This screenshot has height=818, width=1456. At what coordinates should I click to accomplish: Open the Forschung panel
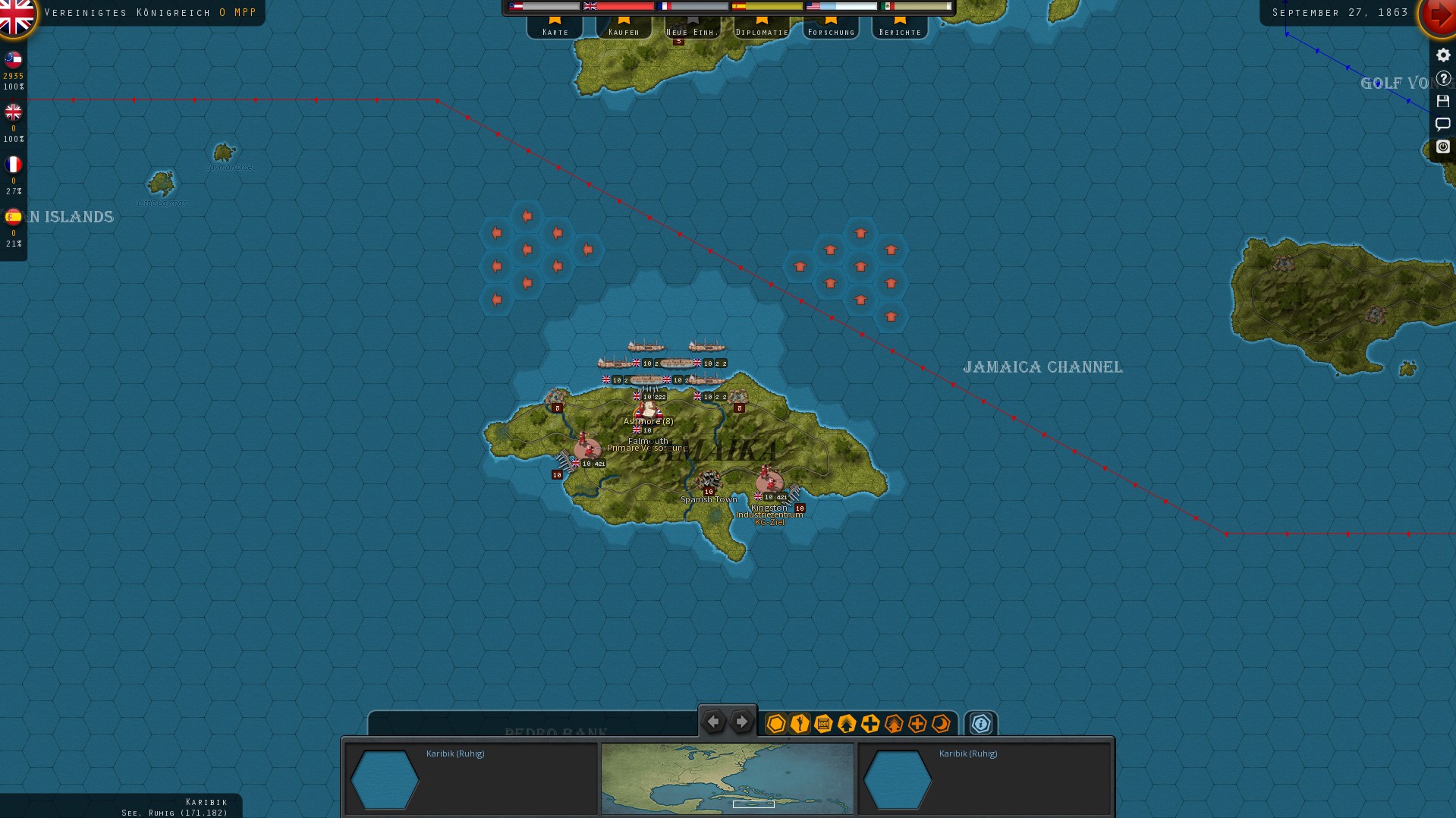(x=830, y=30)
